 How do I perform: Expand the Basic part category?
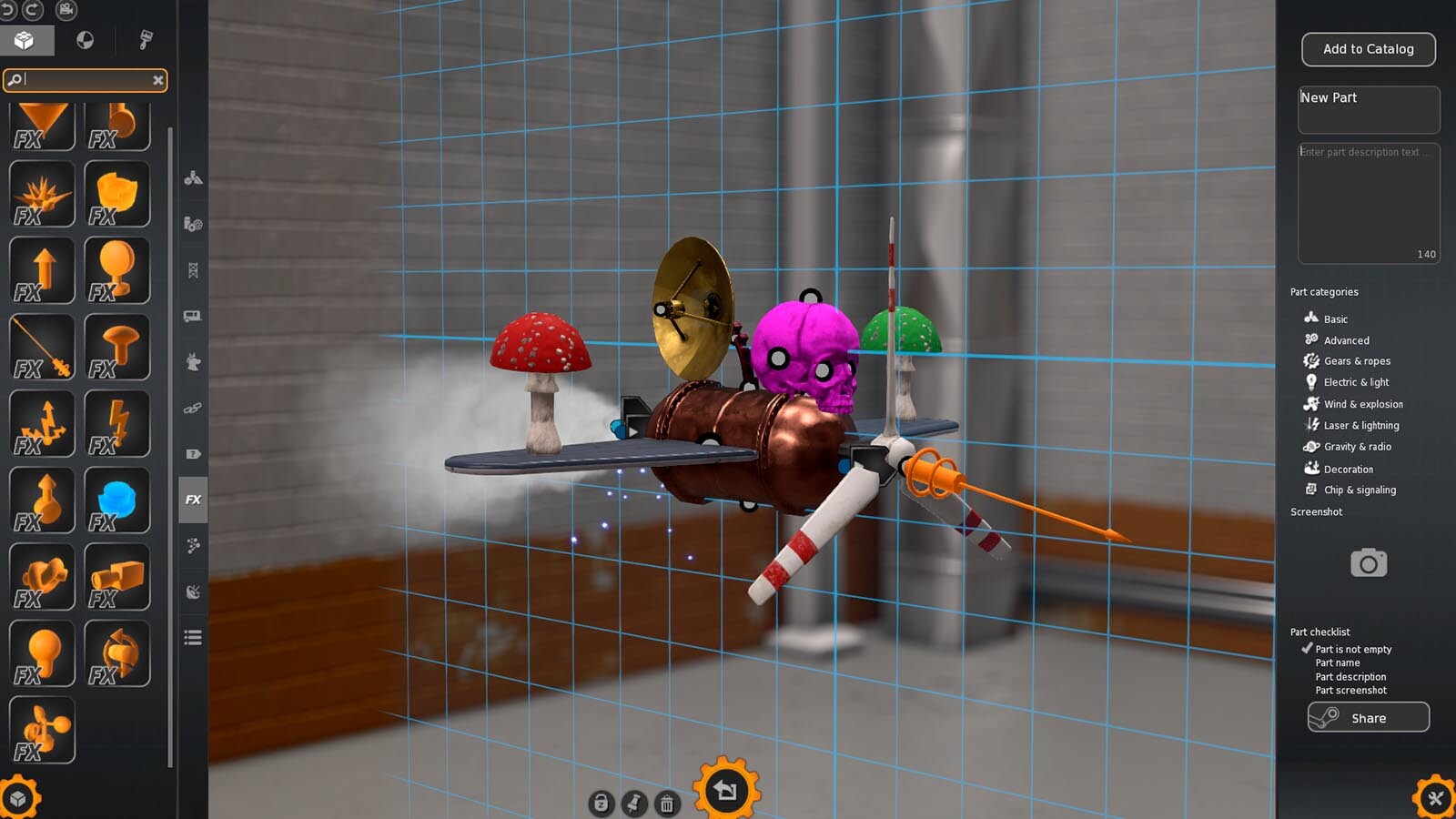tap(1311, 318)
